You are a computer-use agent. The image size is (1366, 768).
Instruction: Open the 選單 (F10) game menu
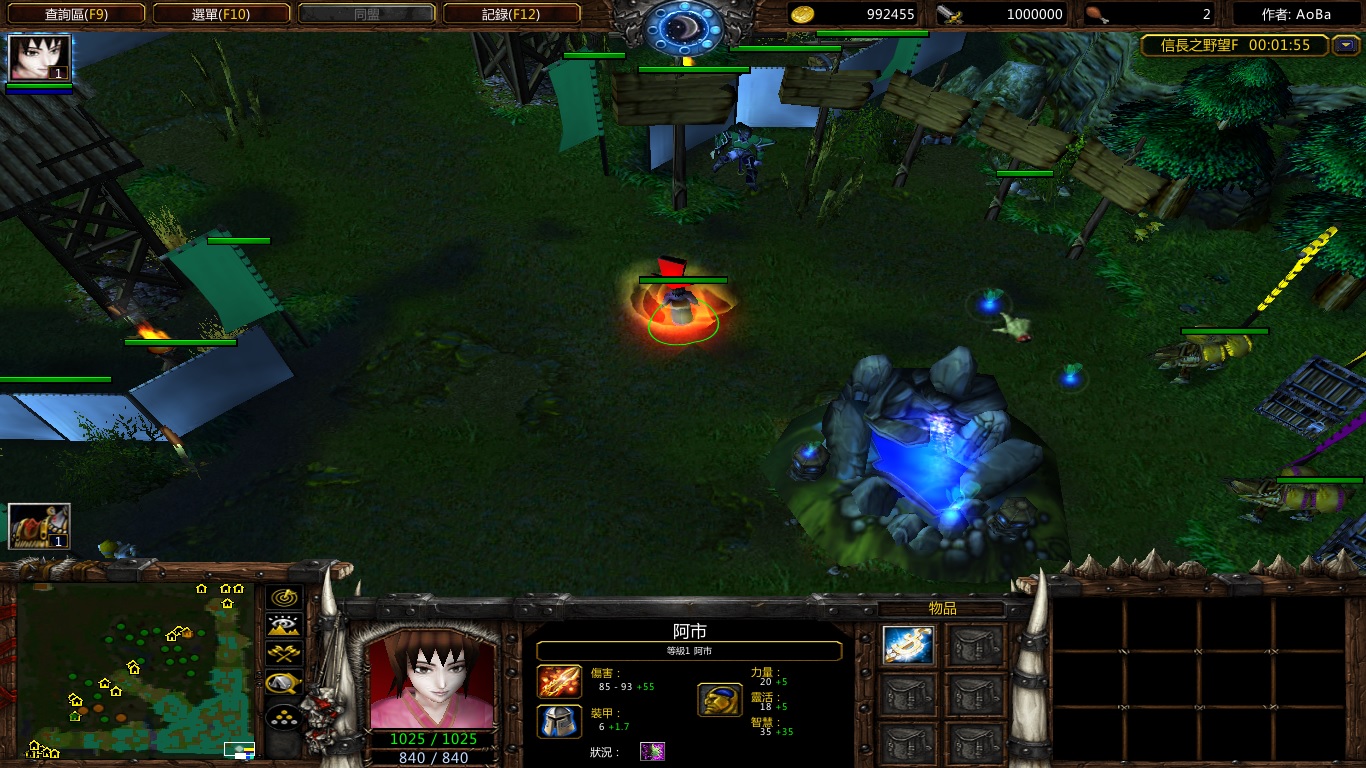(x=221, y=14)
